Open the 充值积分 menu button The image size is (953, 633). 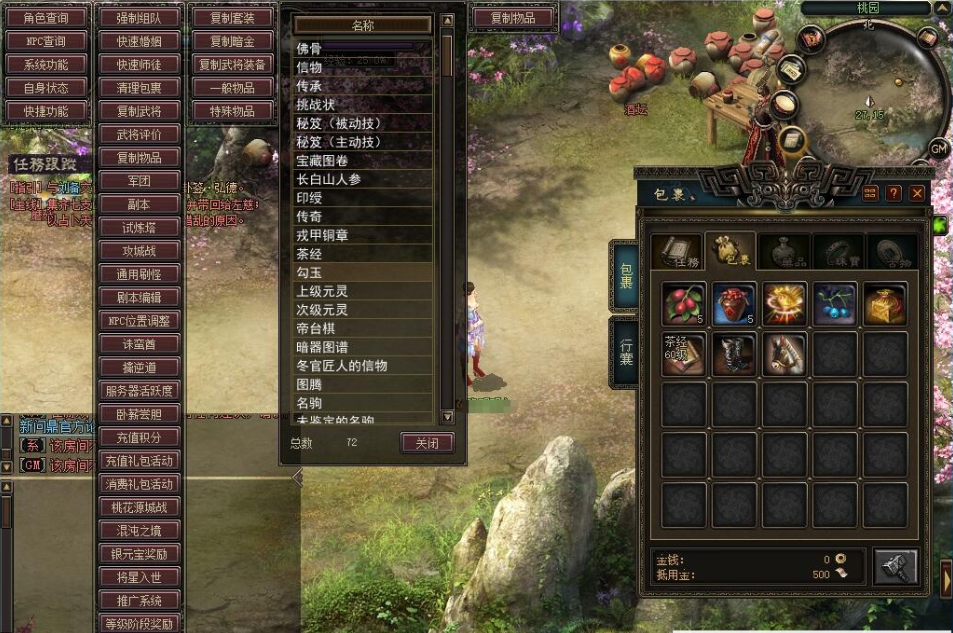(x=139, y=437)
